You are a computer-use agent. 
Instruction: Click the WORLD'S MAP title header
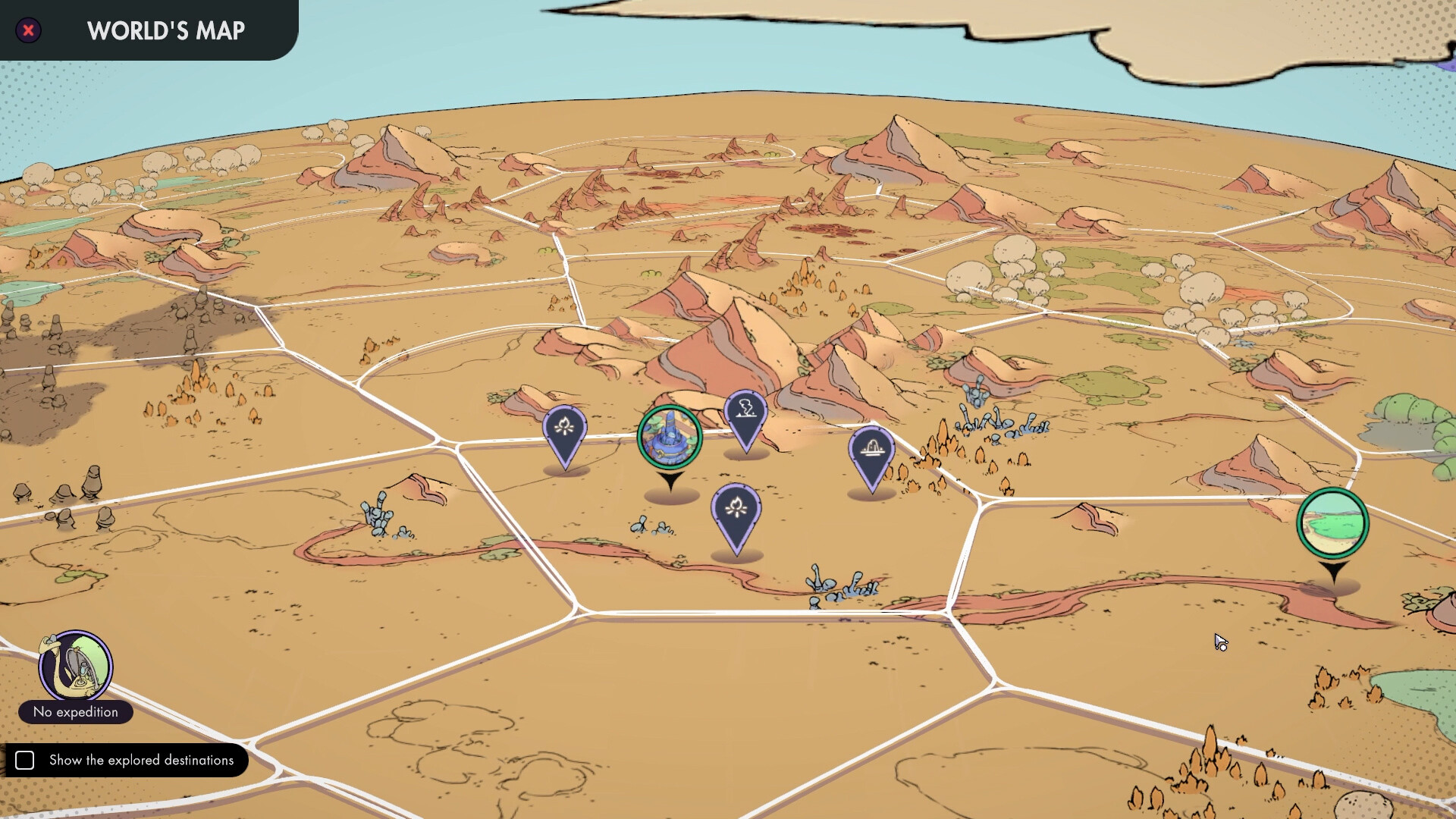point(165,30)
